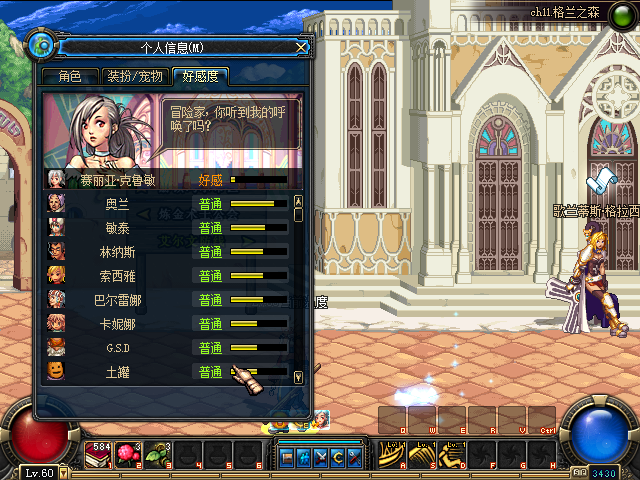The height and width of the screenshot is (480, 640).
Task: Select NPC 索西雅
Action: click(x=117, y=275)
